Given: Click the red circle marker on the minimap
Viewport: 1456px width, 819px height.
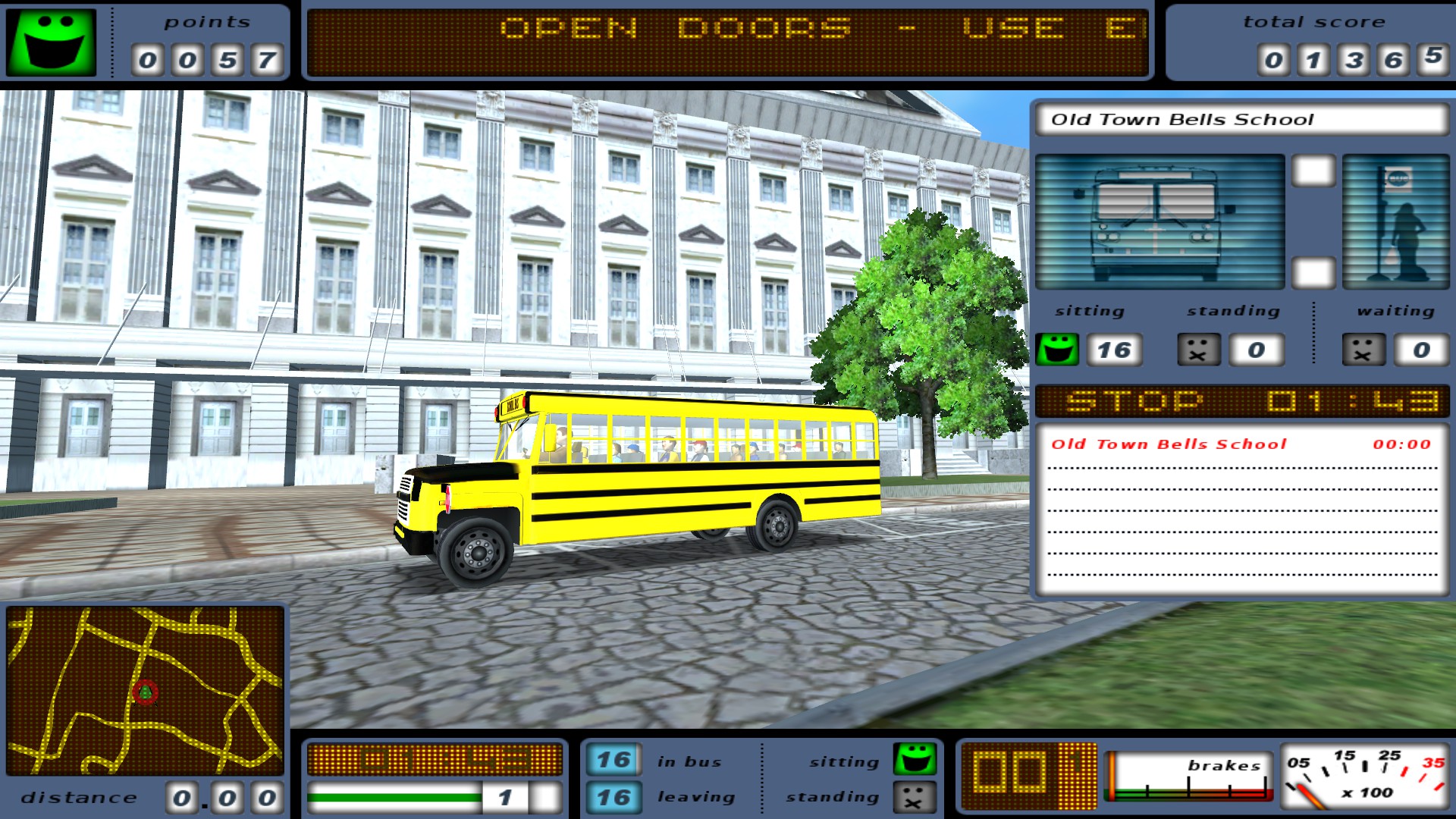Looking at the screenshot, I should click(x=144, y=694).
